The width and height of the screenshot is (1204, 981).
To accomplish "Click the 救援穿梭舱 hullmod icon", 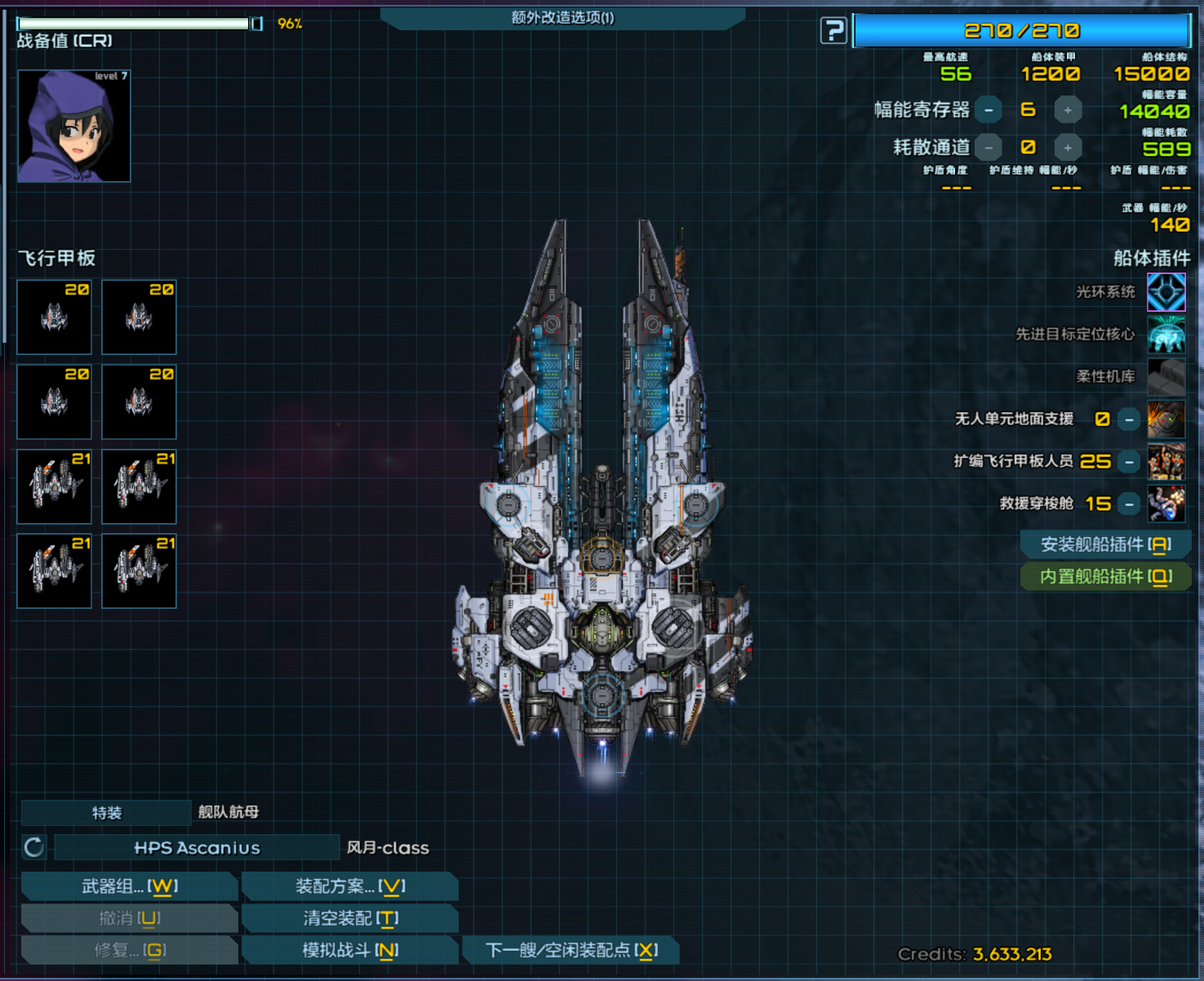I will [x=1166, y=504].
